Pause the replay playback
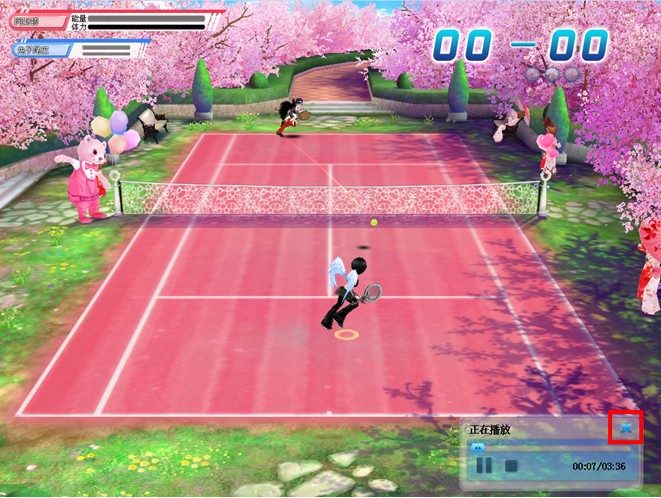The width and height of the screenshot is (661, 498). pos(484,465)
